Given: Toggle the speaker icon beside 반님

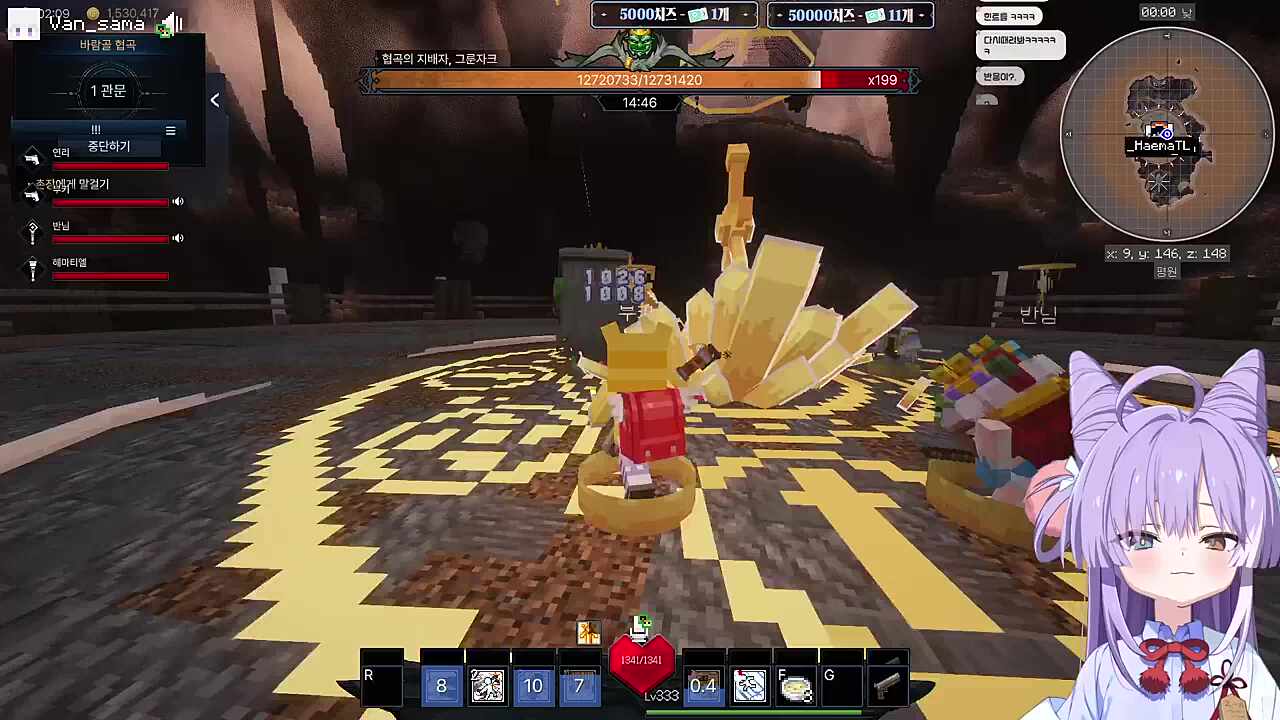Looking at the screenshot, I should point(178,238).
